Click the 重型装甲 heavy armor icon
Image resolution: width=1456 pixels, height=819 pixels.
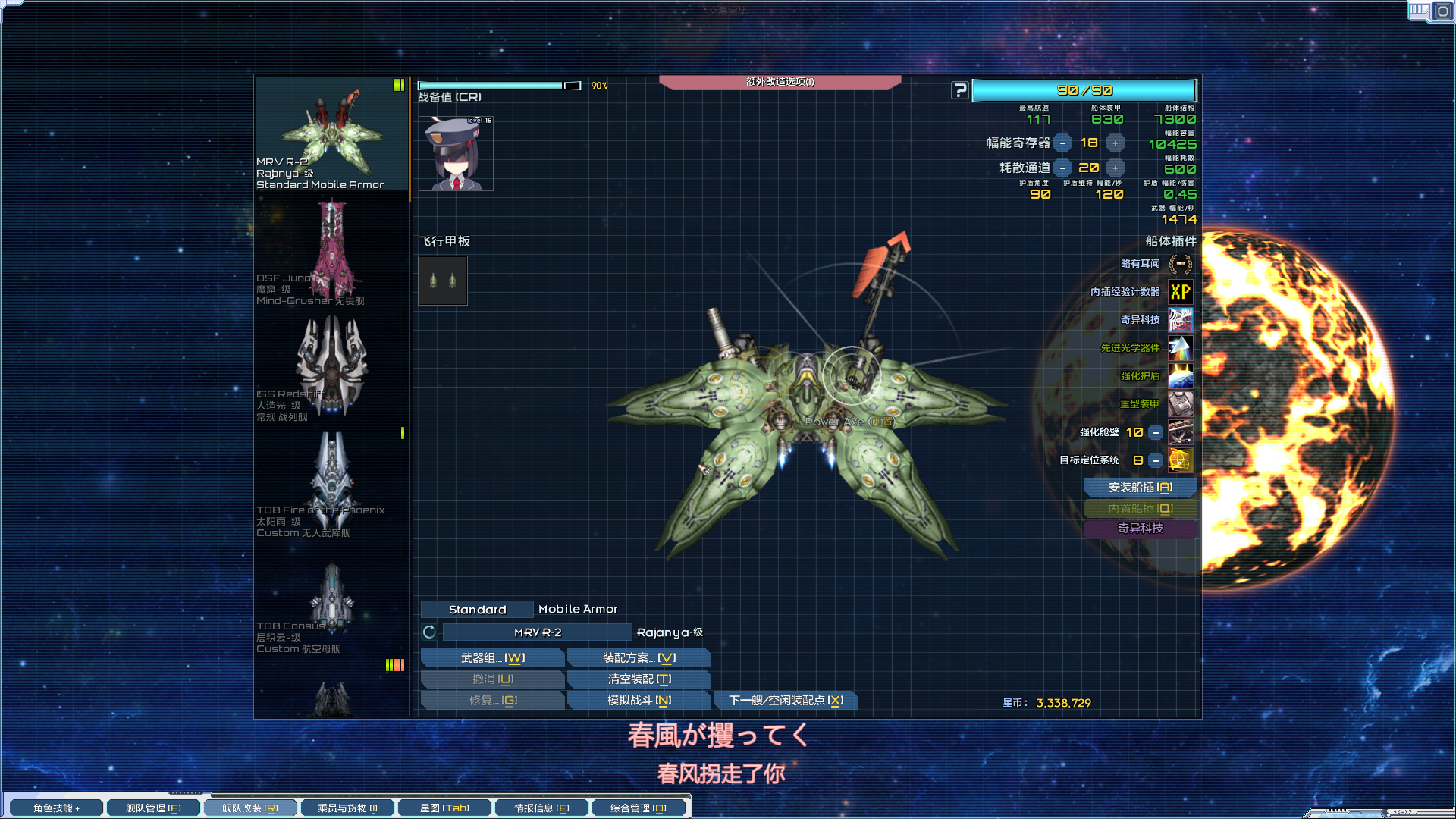(x=1180, y=403)
